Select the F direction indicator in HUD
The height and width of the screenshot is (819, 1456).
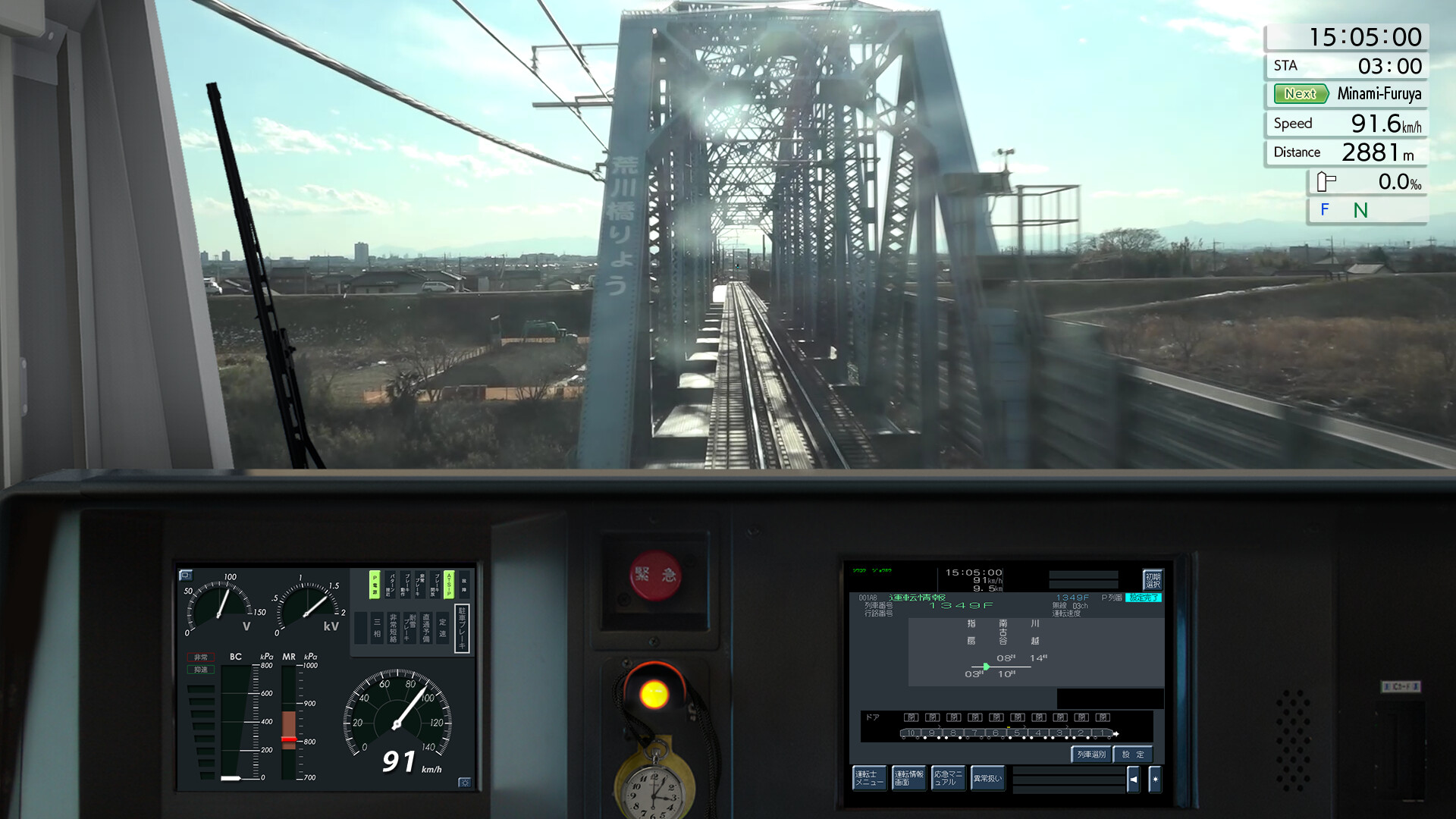[1324, 211]
